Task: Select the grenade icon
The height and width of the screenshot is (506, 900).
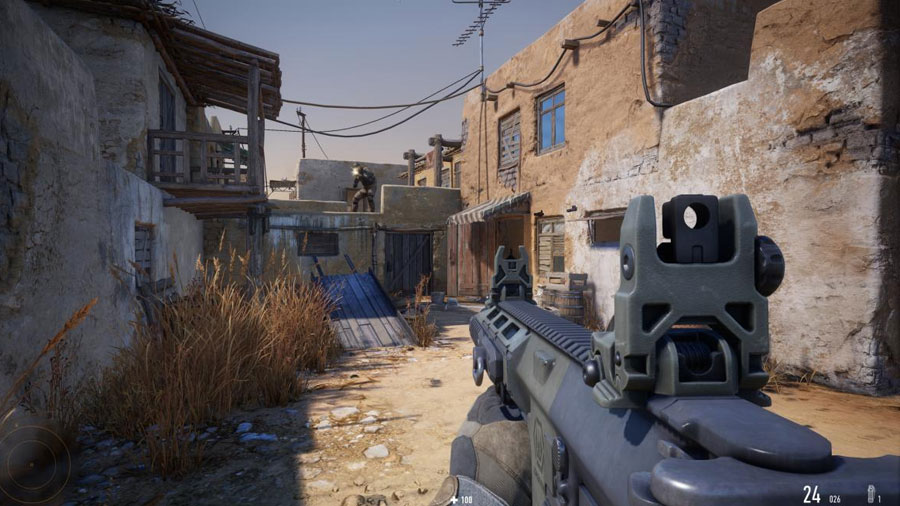Action: (869, 493)
